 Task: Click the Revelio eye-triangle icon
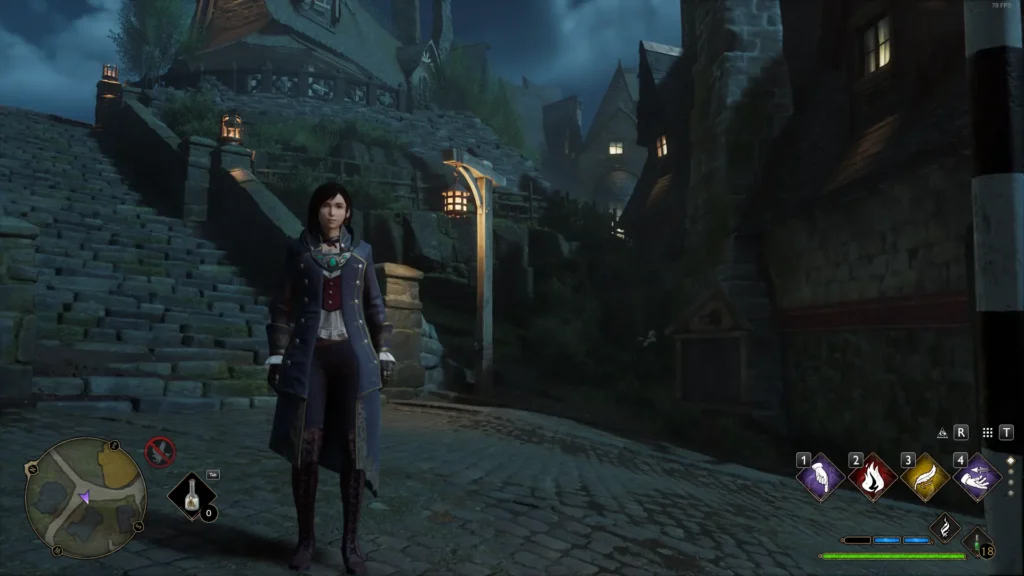point(942,433)
